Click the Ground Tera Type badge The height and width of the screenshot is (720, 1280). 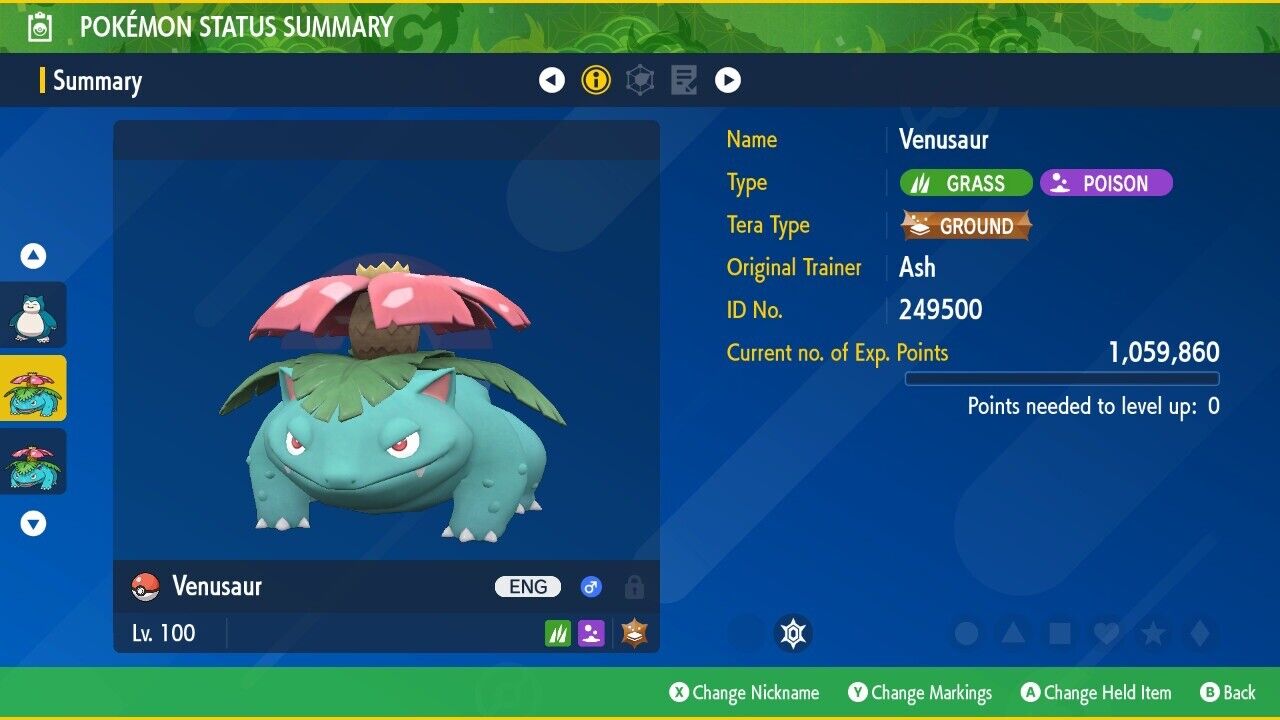966,226
